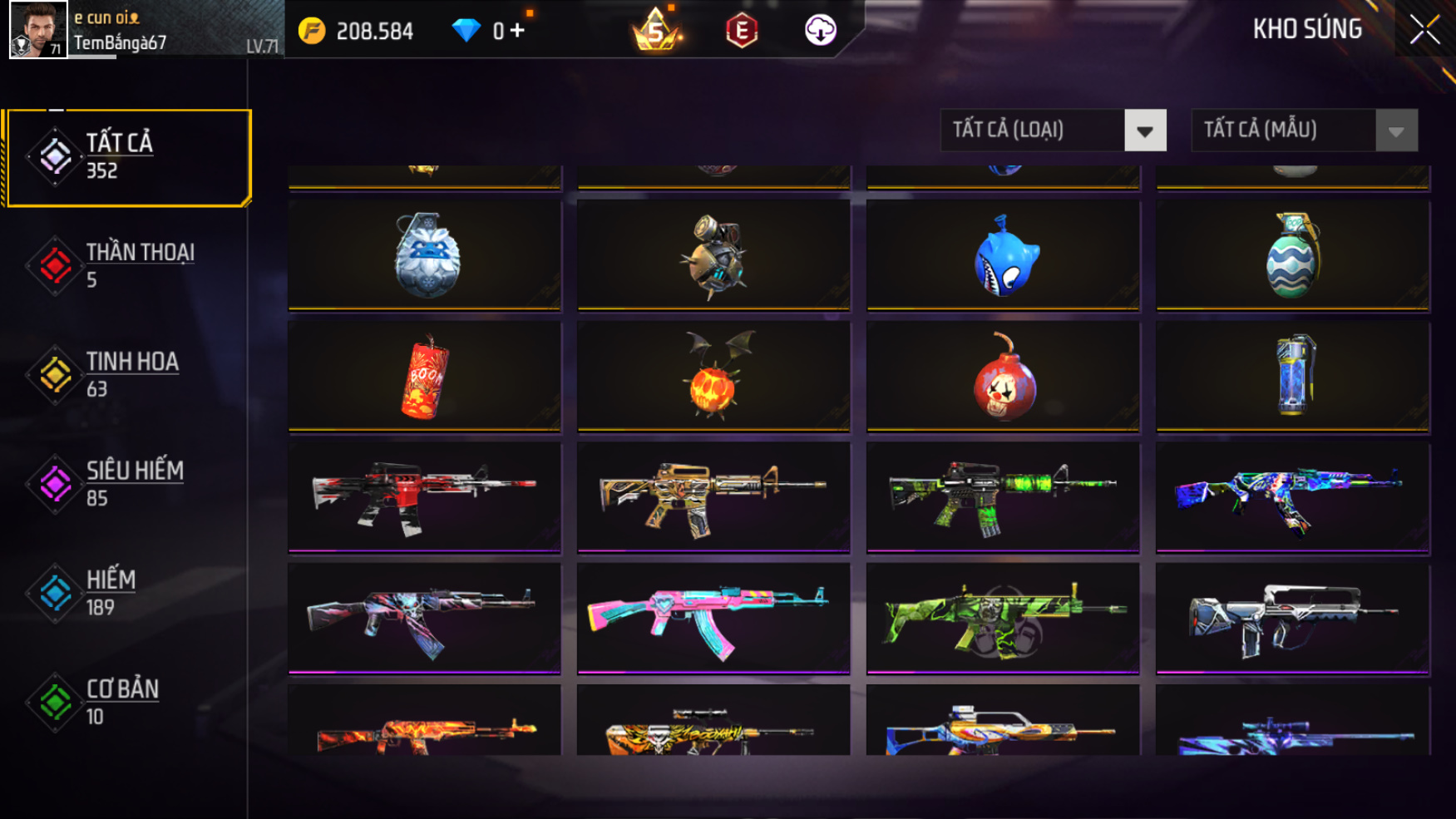Select the blue shark grenade skin

1004,255
